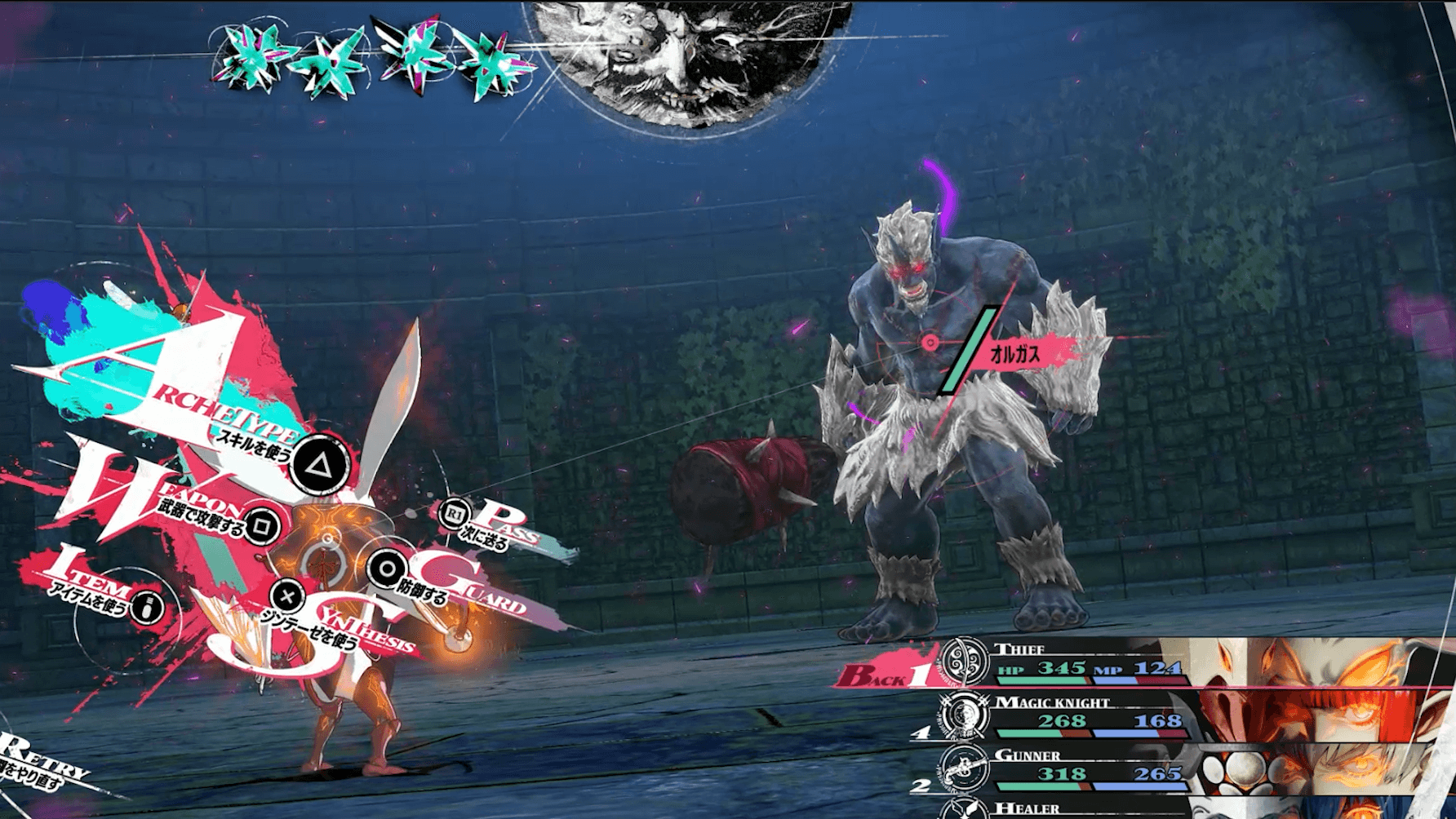
Task: Select the Thief party member row
Action: (x=1143, y=663)
